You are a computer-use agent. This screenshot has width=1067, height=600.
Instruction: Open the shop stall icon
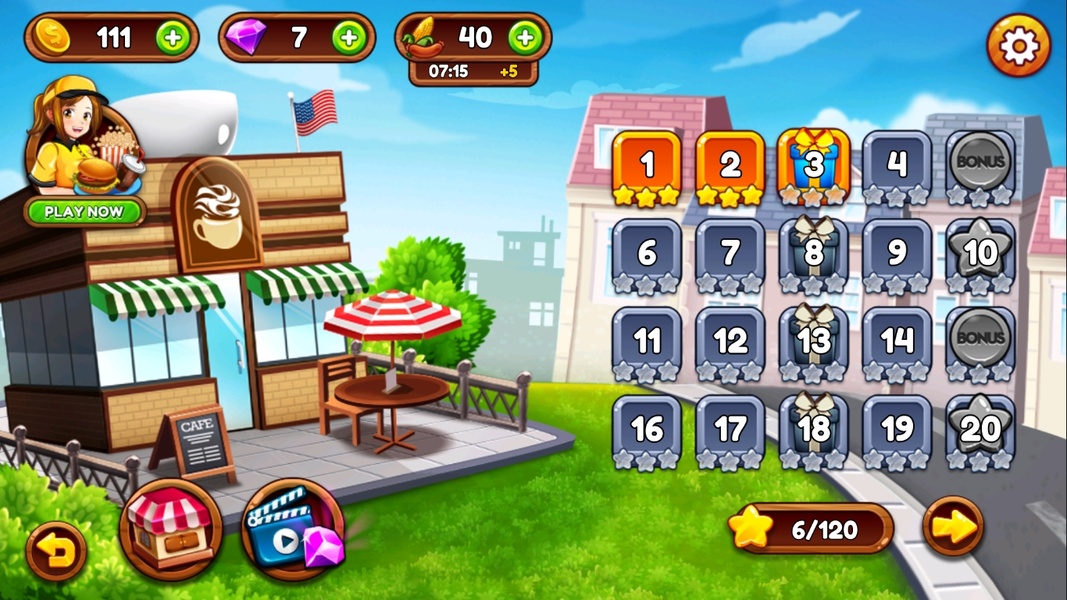(170, 527)
